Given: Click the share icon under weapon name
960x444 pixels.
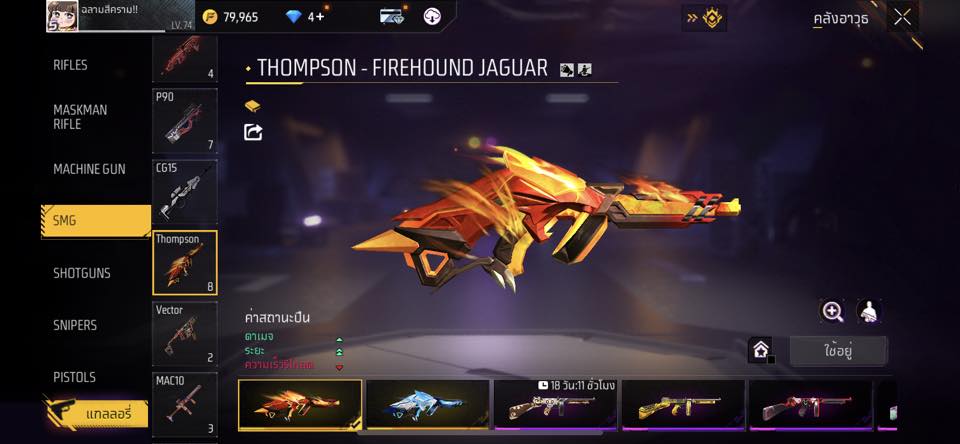Looking at the screenshot, I should [253, 132].
